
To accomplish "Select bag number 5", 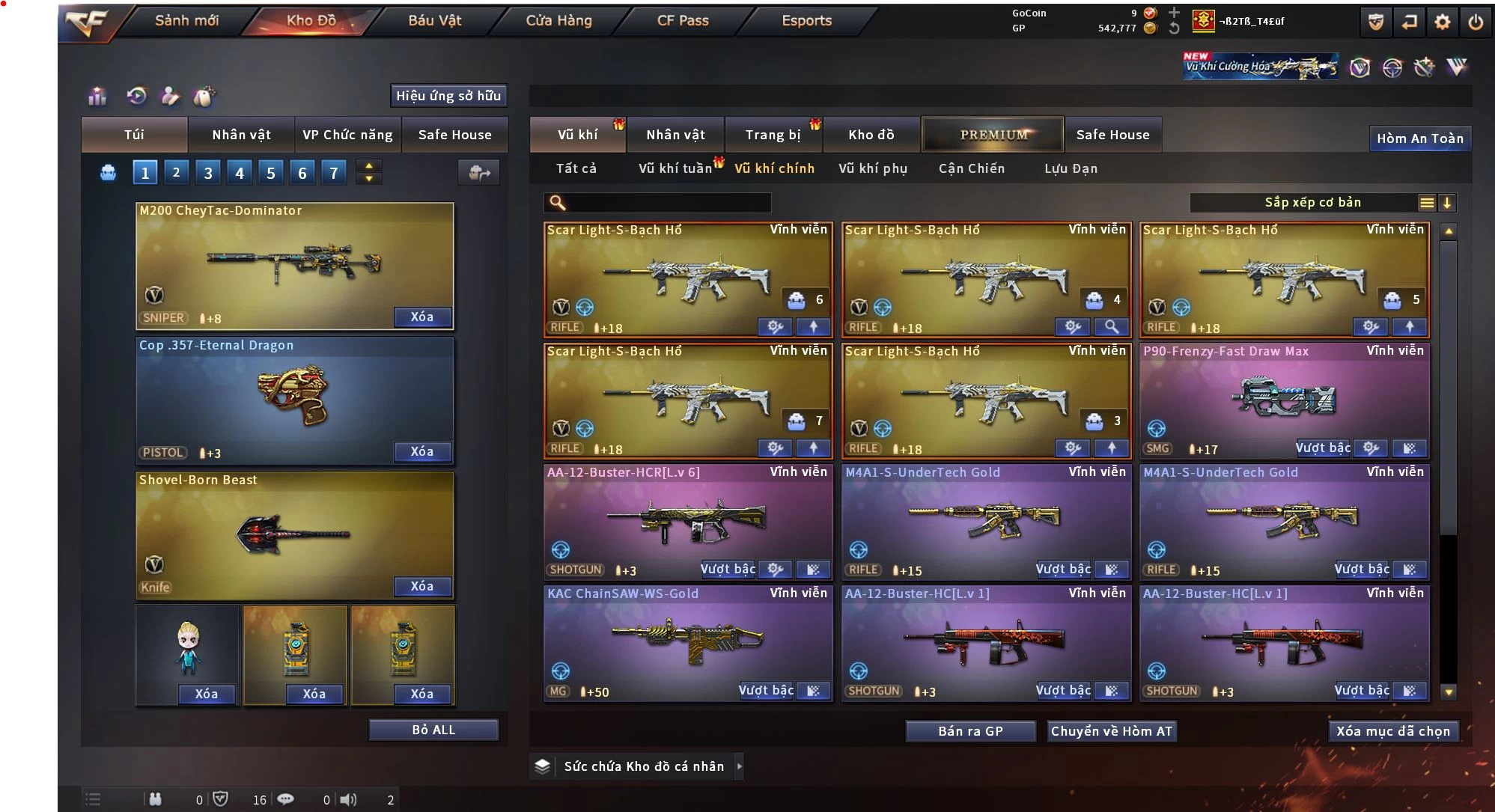I will coord(271,174).
